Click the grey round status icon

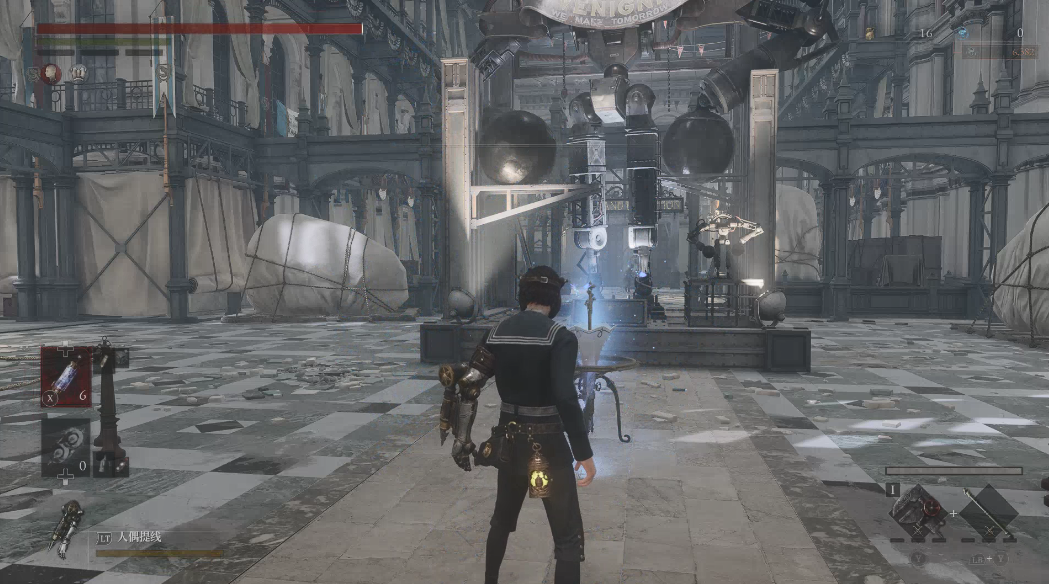coord(78,73)
